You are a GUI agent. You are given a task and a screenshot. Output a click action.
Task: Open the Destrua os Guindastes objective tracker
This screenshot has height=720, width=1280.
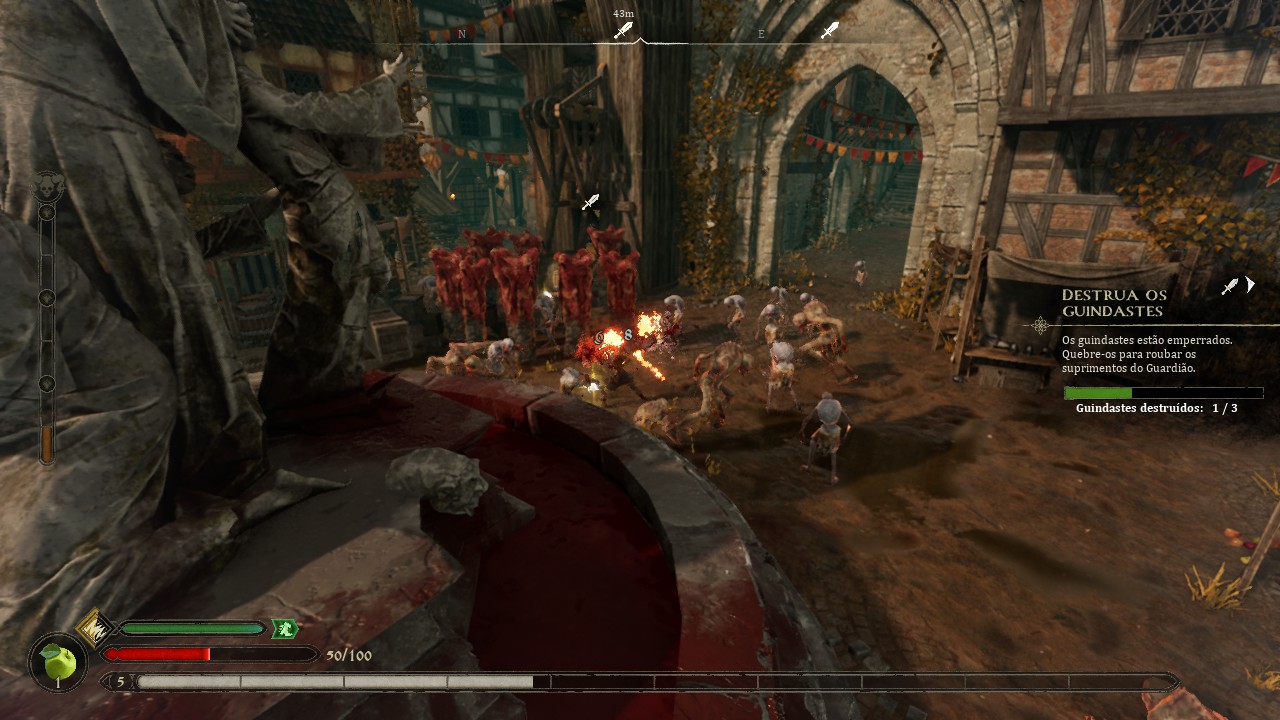pos(1114,303)
